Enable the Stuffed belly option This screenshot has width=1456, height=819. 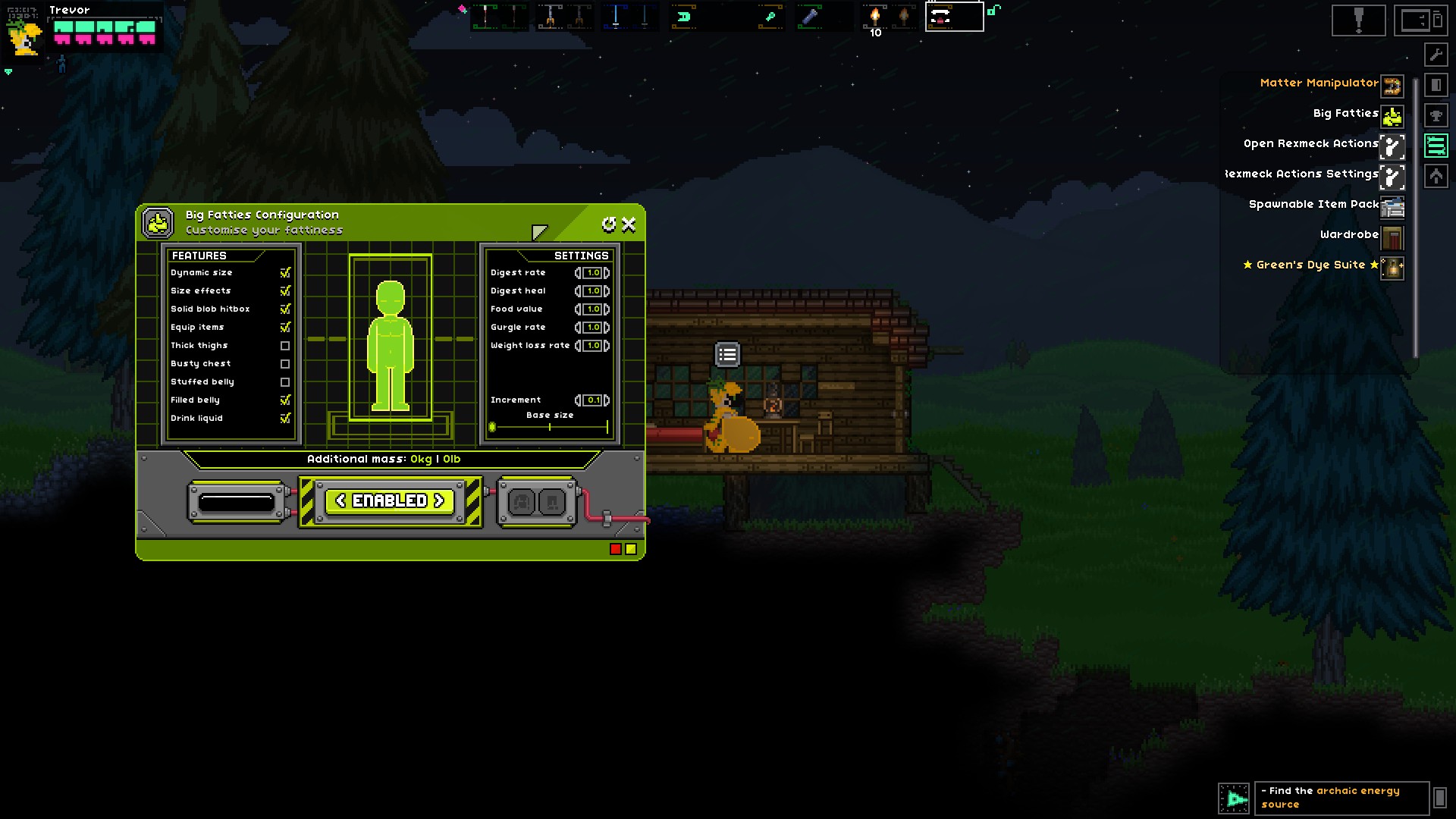(x=285, y=382)
